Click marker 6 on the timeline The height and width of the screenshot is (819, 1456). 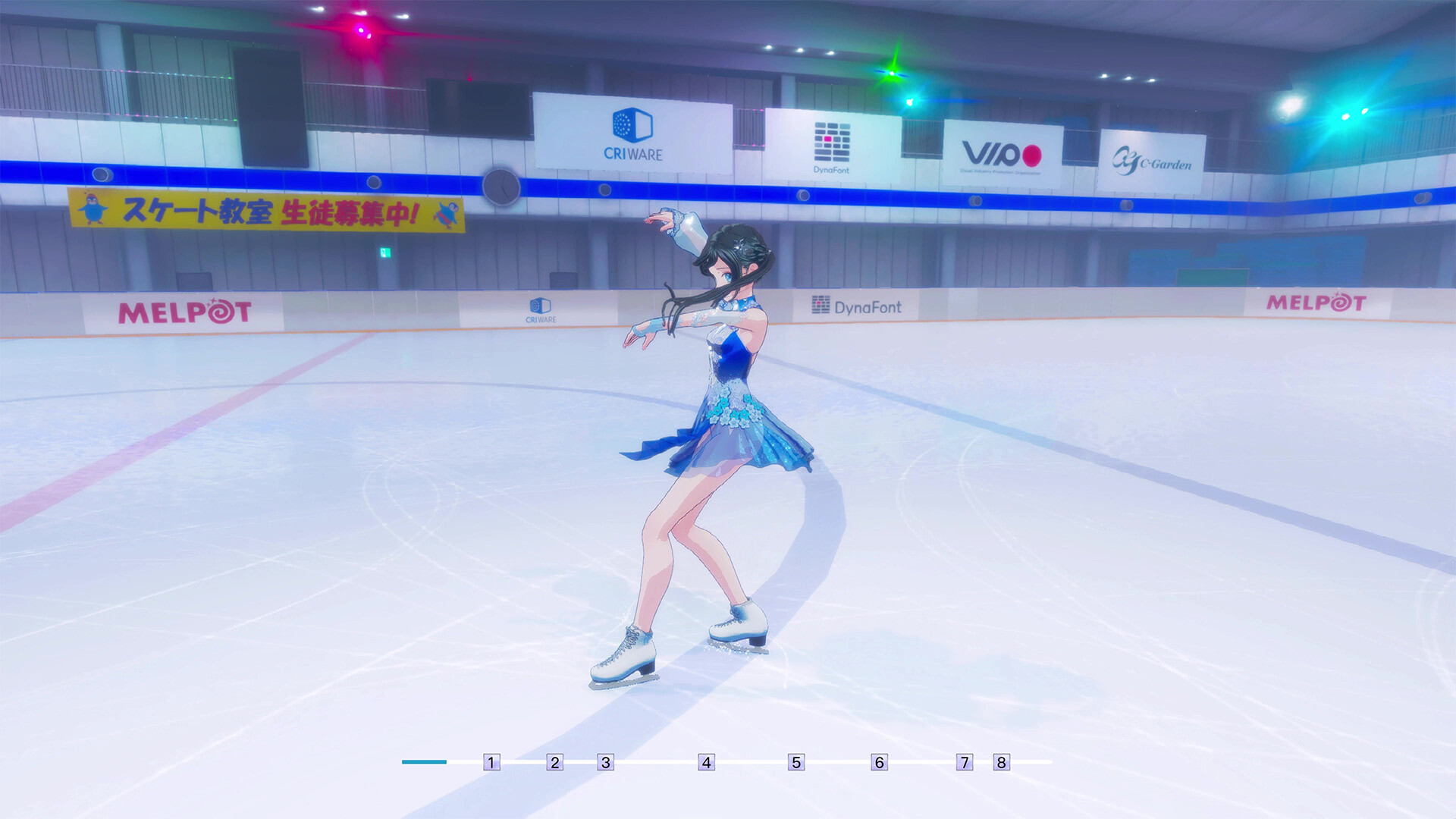[x=879, y=762]
